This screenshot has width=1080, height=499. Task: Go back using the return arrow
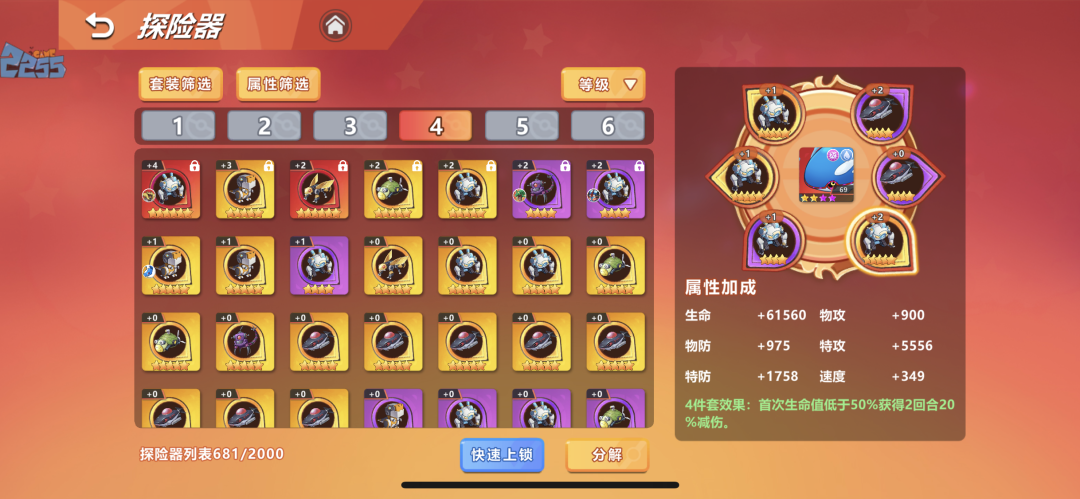[100, 26]
